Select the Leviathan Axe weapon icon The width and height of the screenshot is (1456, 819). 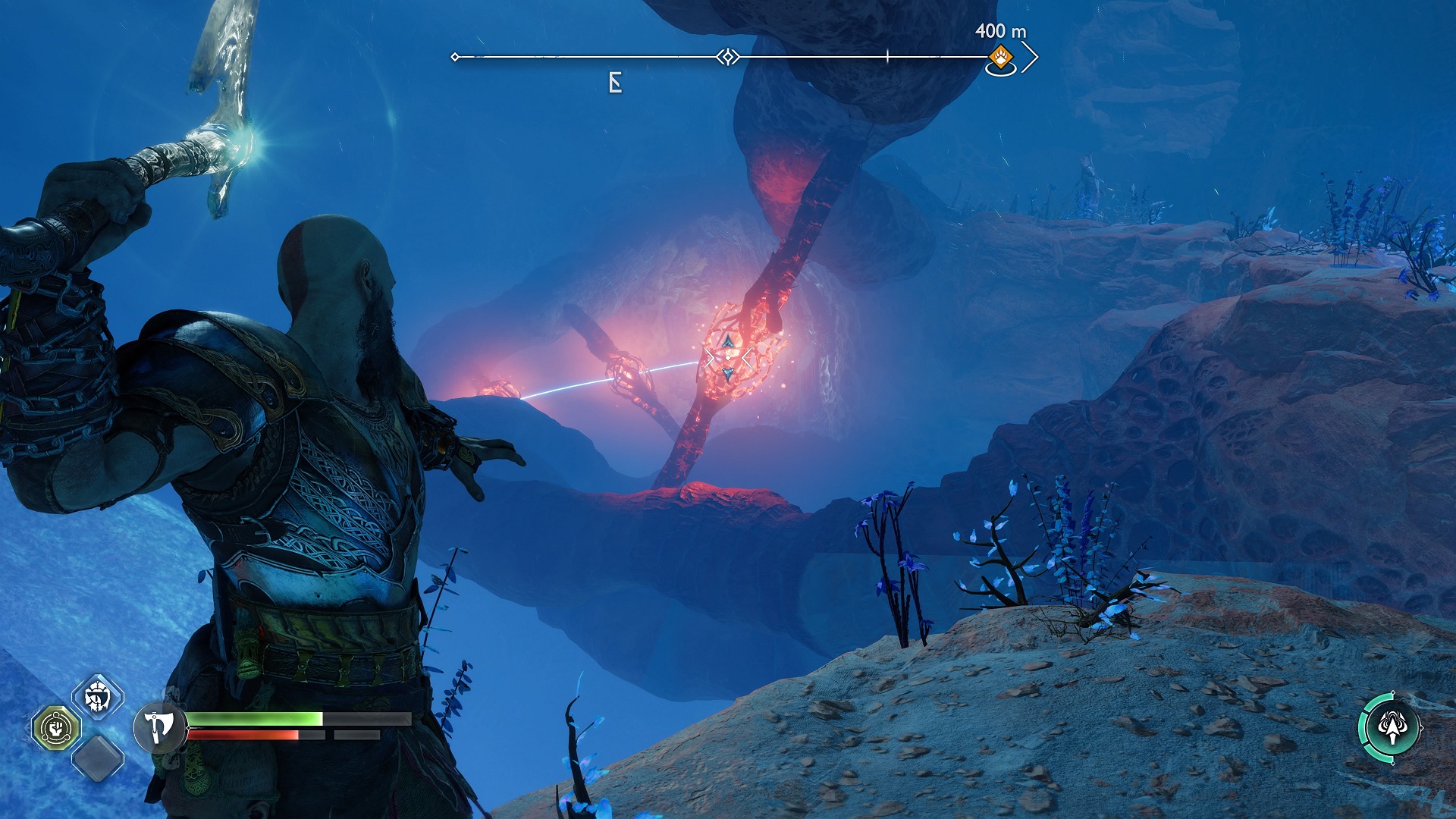tap(158, 727)
